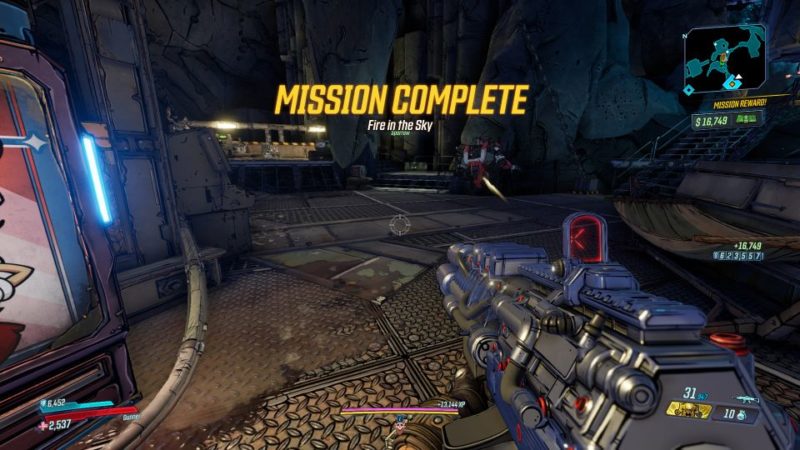
Task: Click the class emblem under the XP bar
Action: [399, 416]
